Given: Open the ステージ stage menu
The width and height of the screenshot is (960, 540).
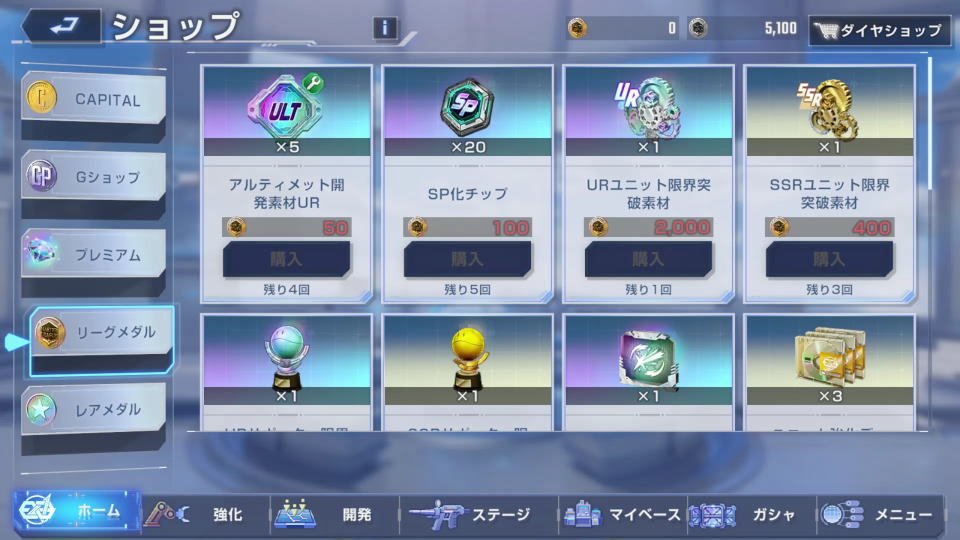Looking at the screenshot, I should click(x=470, y=514).
